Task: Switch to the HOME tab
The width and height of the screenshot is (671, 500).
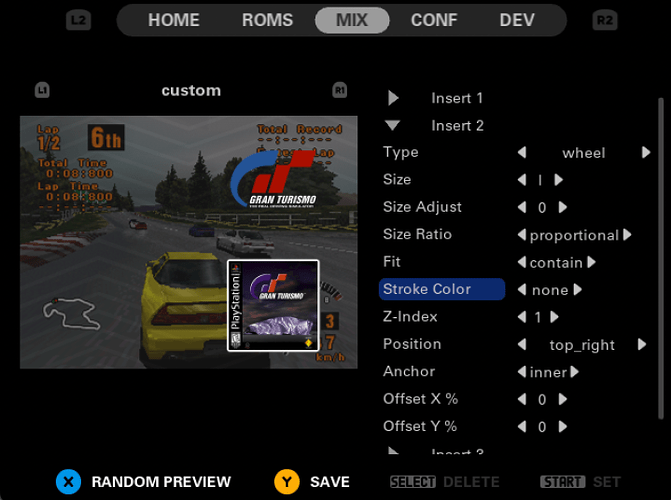Action: coord(173,20)
